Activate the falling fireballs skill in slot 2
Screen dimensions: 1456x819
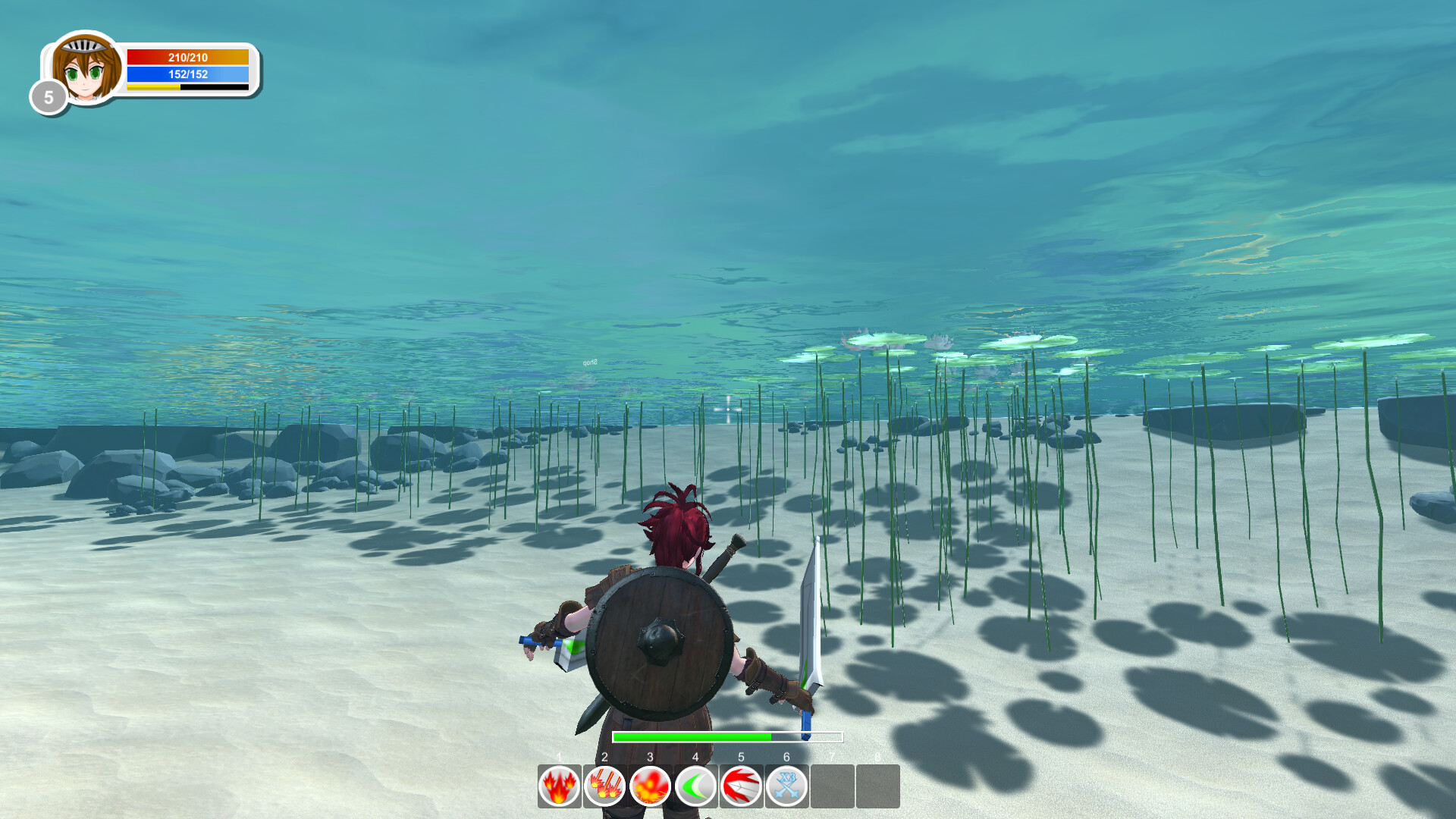click(604, 786)
